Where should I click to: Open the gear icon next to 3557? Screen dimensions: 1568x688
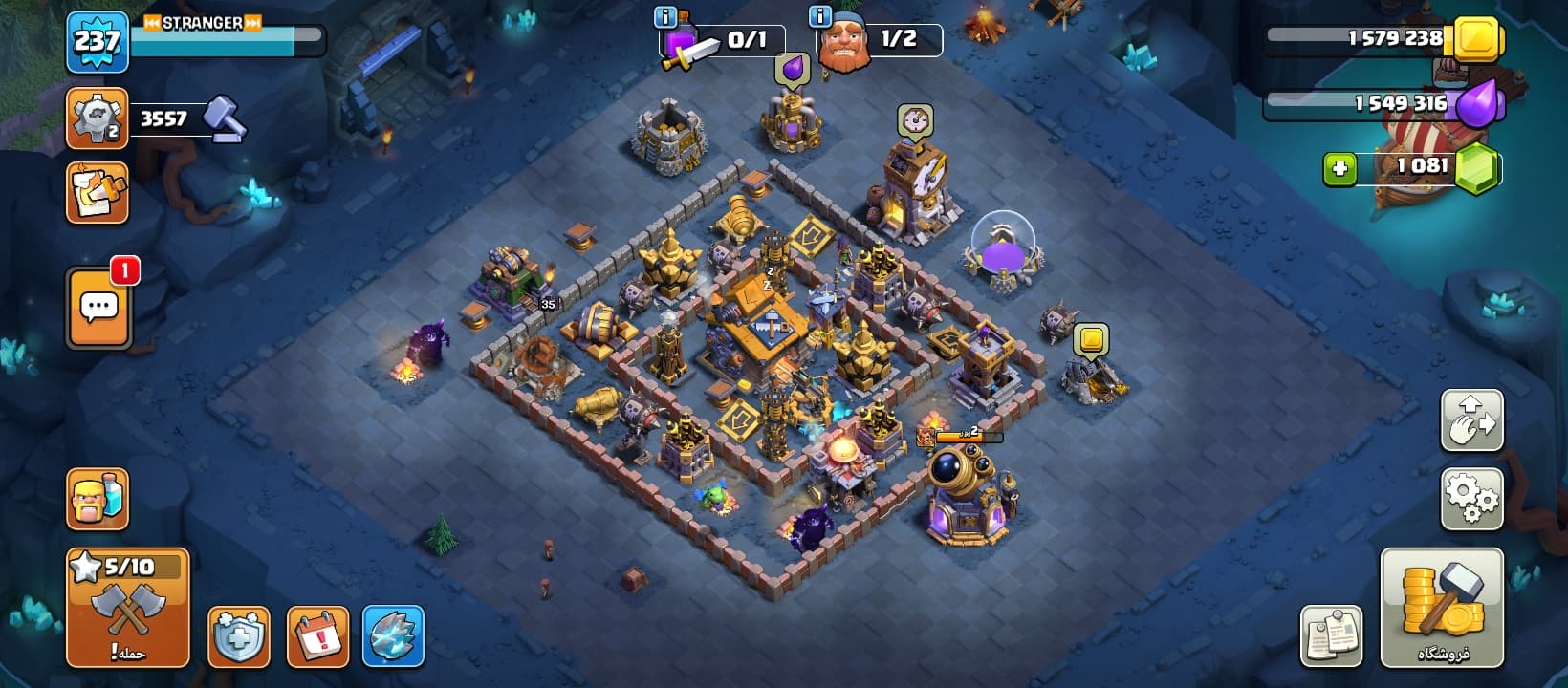[x=97, y=118]
